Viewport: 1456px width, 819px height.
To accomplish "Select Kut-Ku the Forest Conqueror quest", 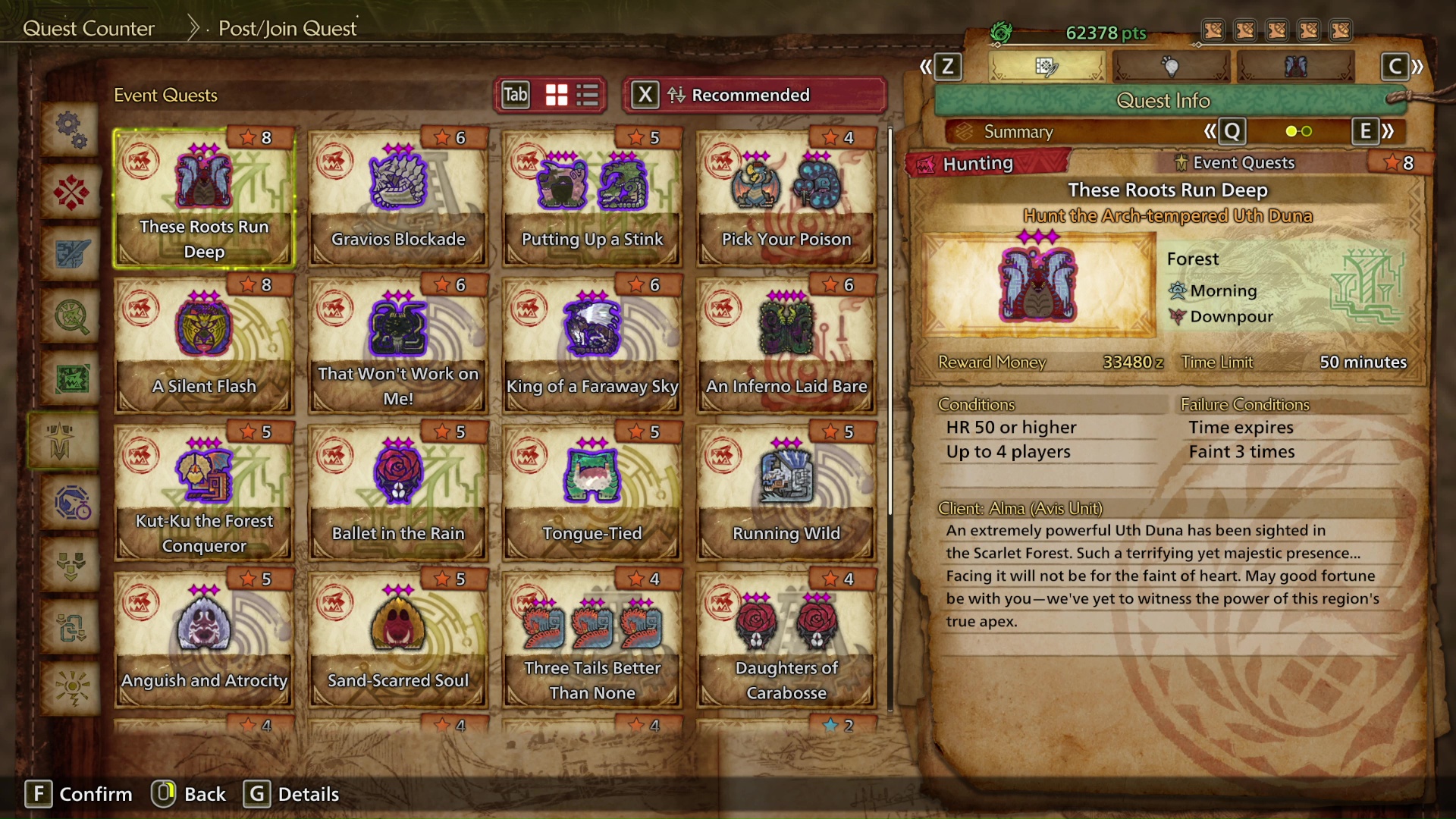I will [x=203, y=493].
